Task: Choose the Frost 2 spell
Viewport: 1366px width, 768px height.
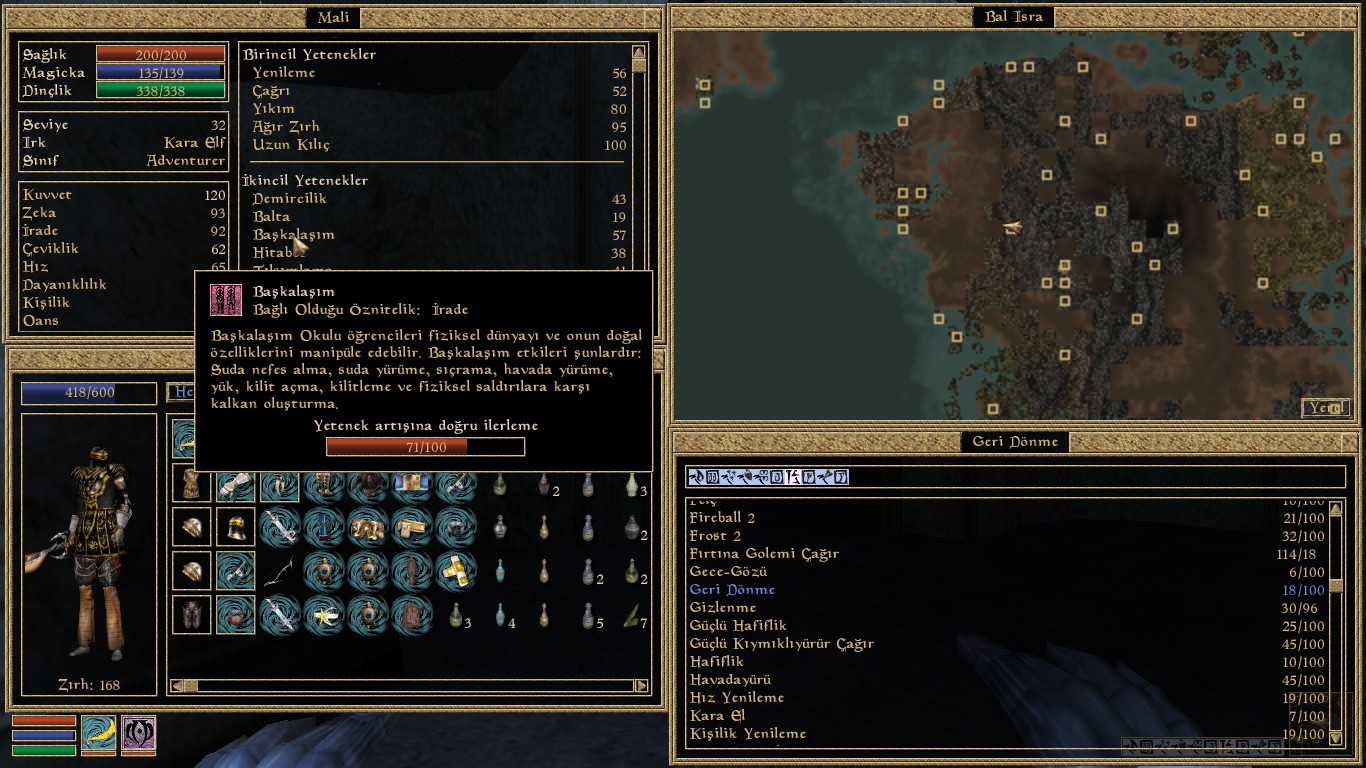Action: coord(714,536)
